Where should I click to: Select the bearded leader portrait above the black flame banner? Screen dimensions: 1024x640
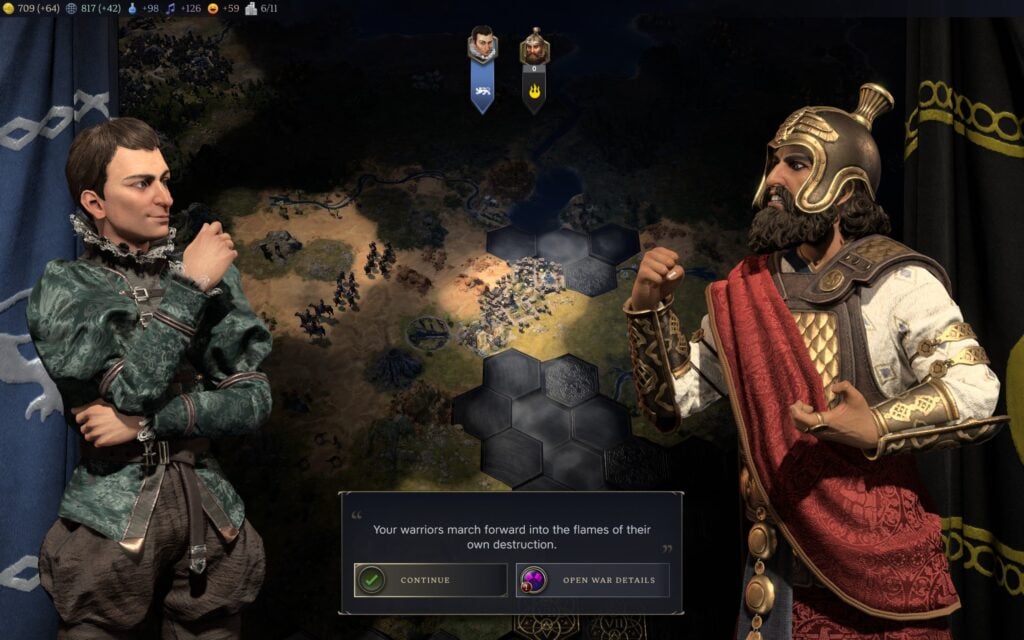pos(534,46)
